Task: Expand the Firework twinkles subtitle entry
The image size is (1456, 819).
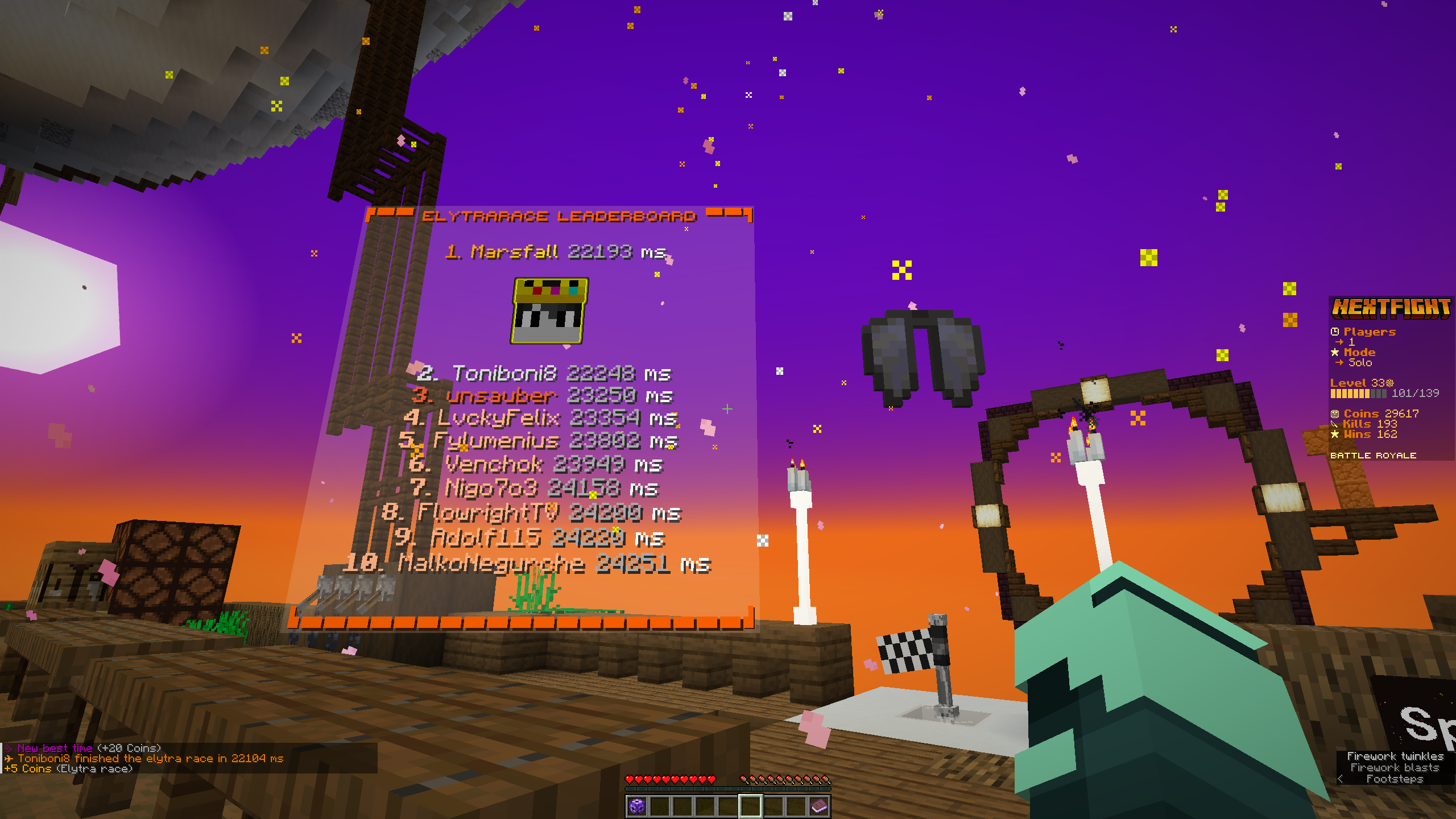Action: (1393, 756)
